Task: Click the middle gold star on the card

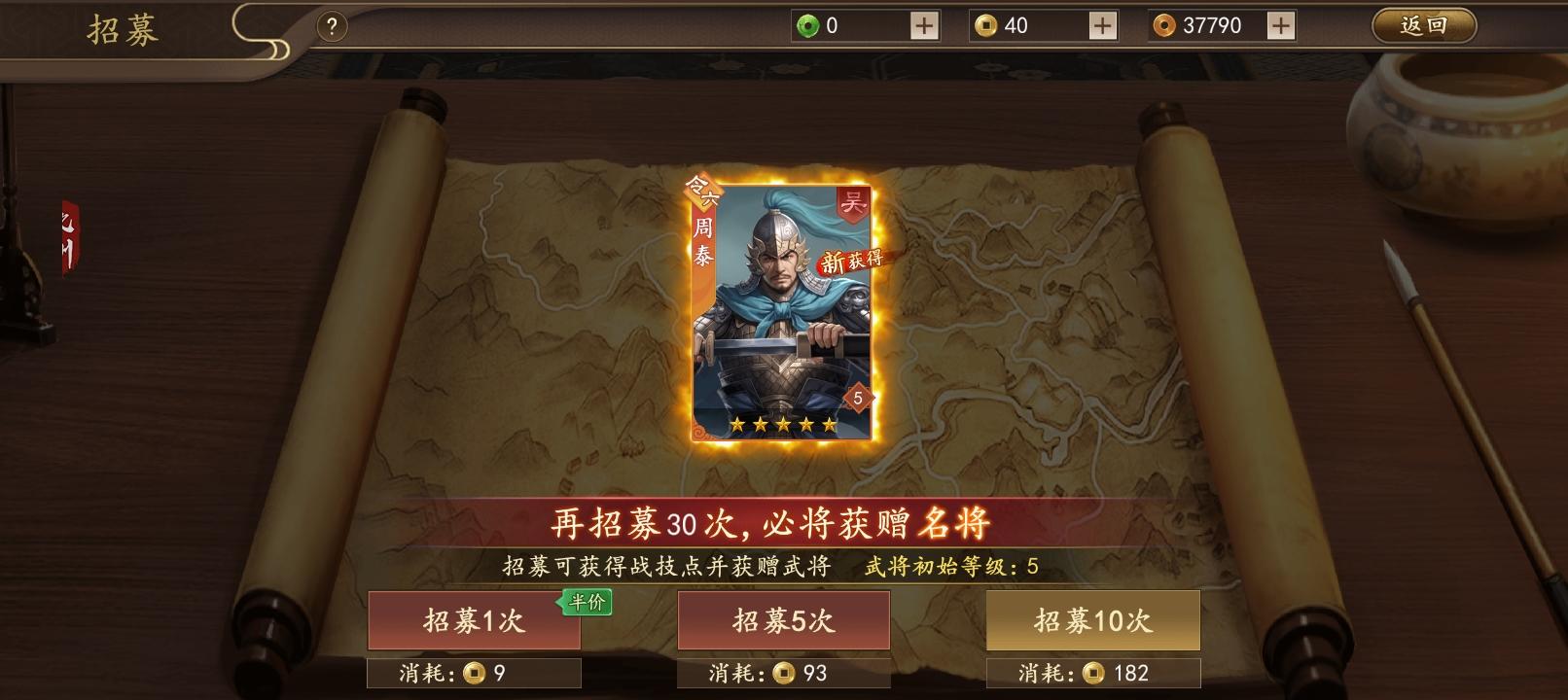Action: [x=783, y=424]
